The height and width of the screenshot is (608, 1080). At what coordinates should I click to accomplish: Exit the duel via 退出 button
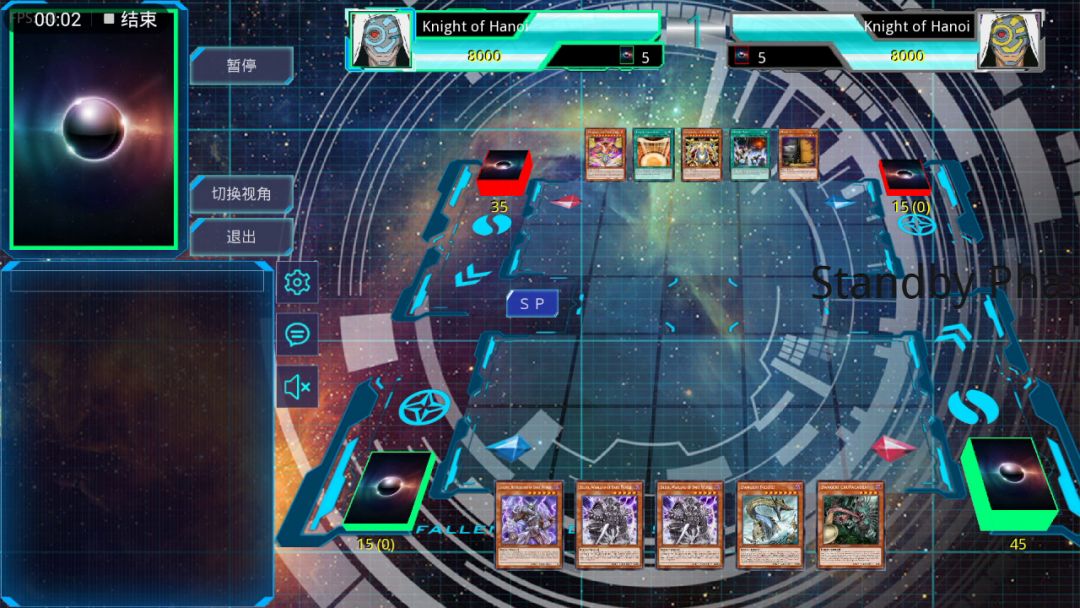pos(241,237)
